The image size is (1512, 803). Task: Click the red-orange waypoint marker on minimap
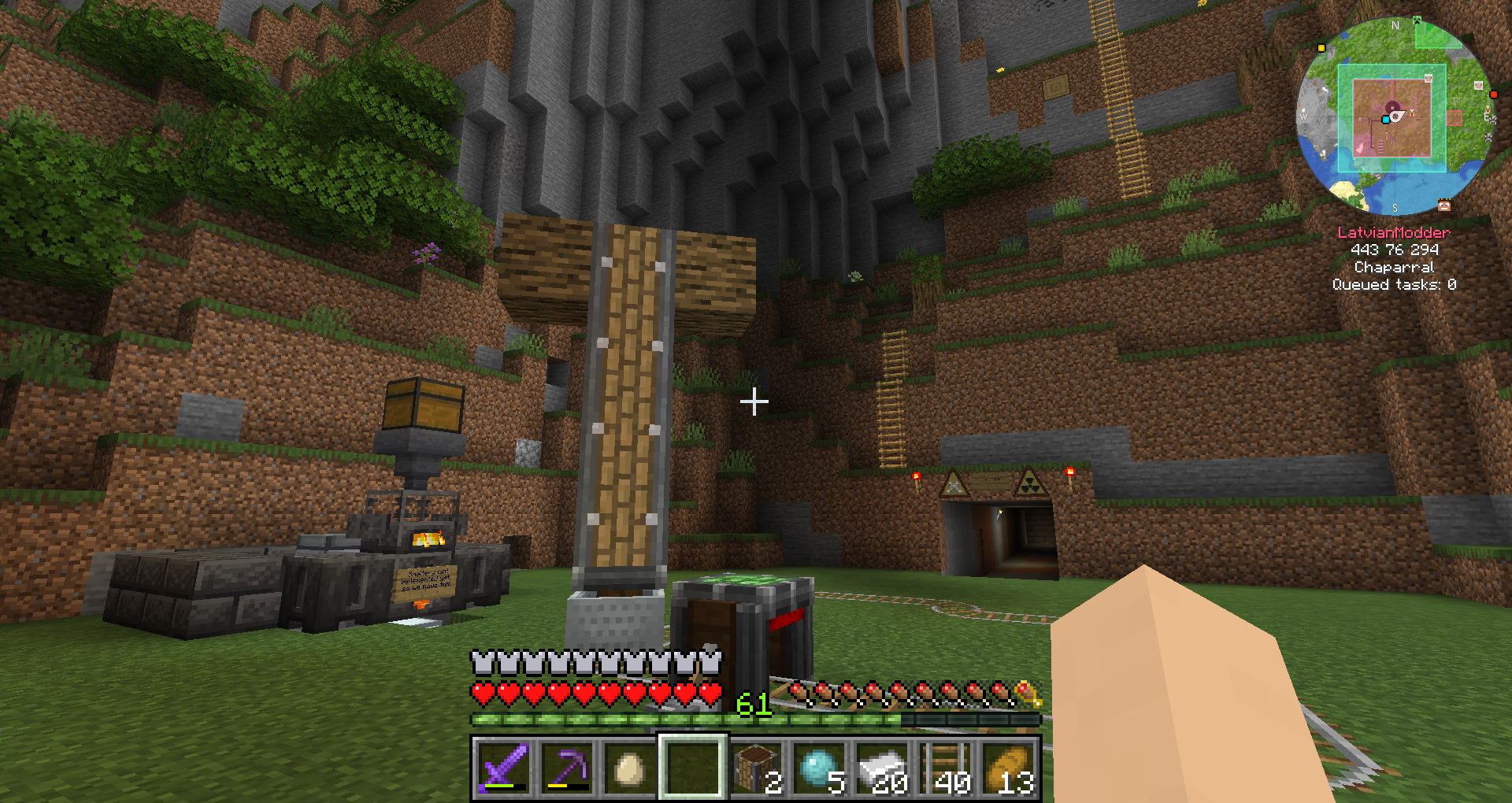[1493, 94]
